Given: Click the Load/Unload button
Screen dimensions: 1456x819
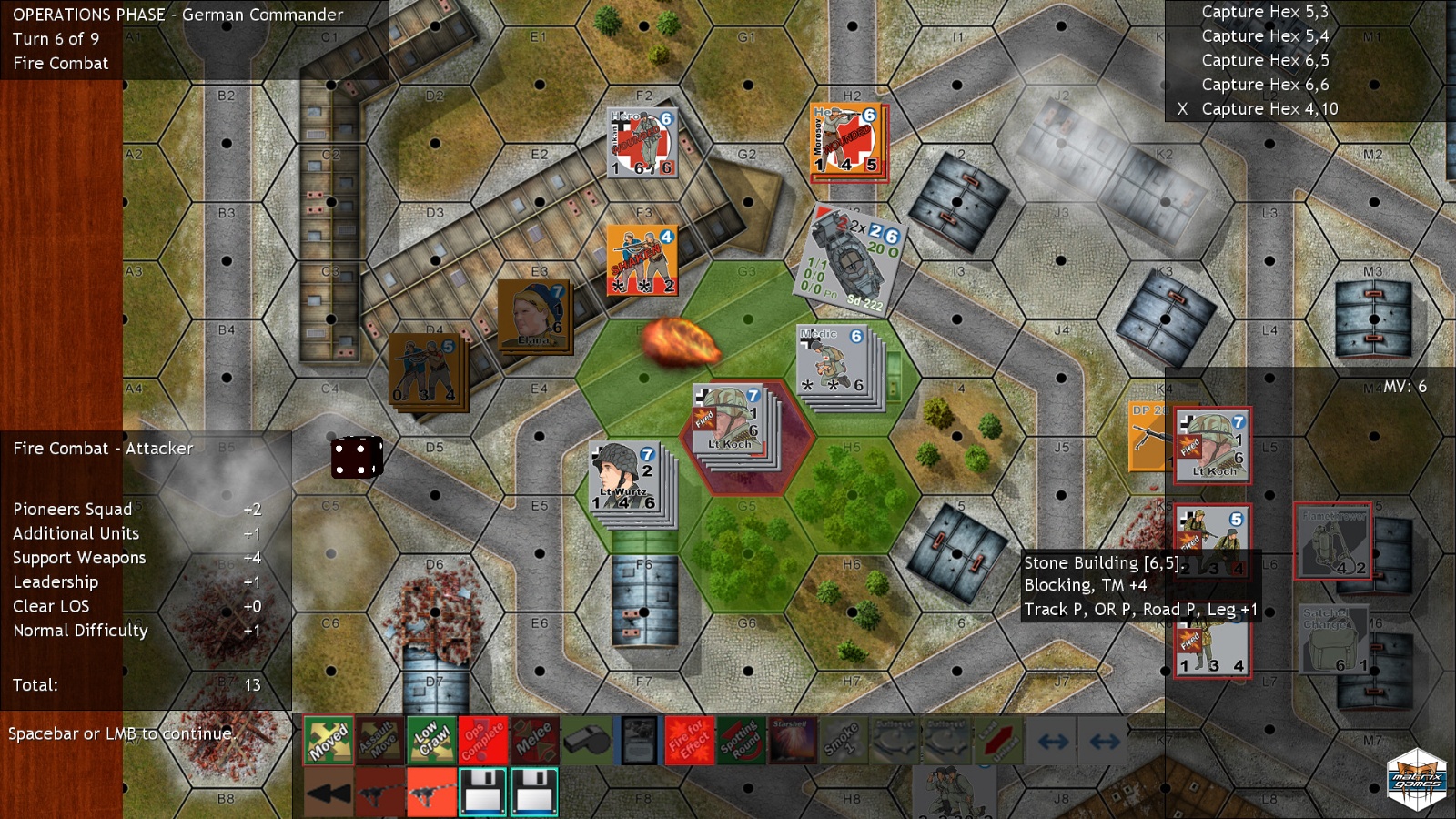Looking at the screenshot, I should point(998,740).
